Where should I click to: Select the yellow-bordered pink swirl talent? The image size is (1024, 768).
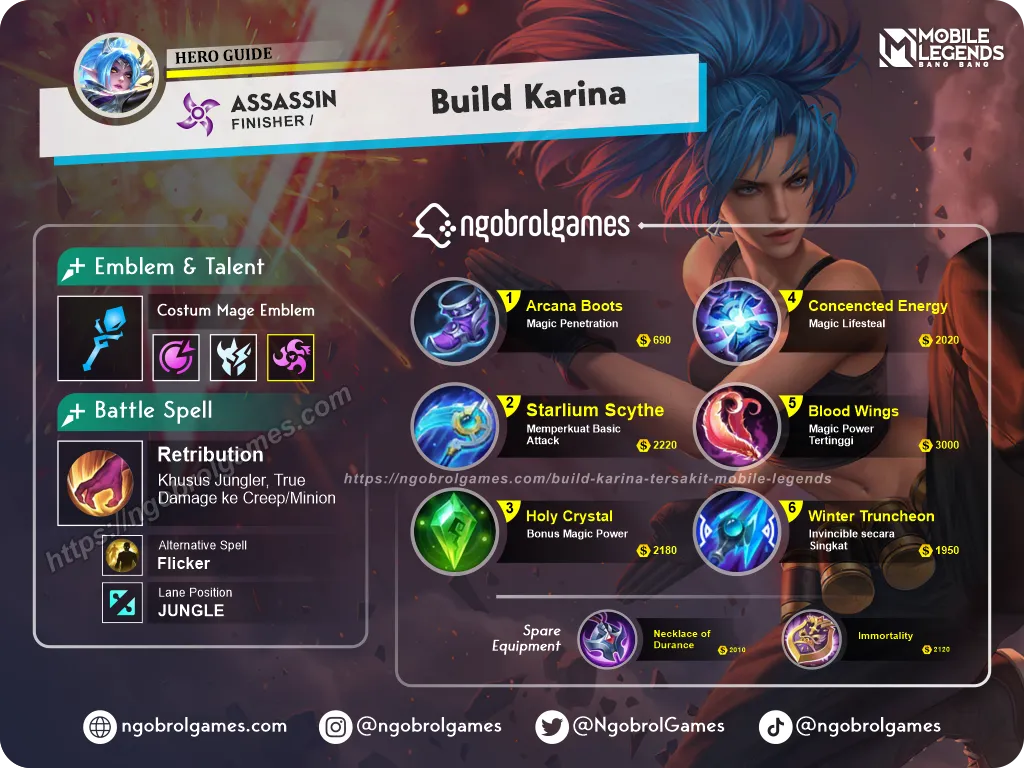291,357
